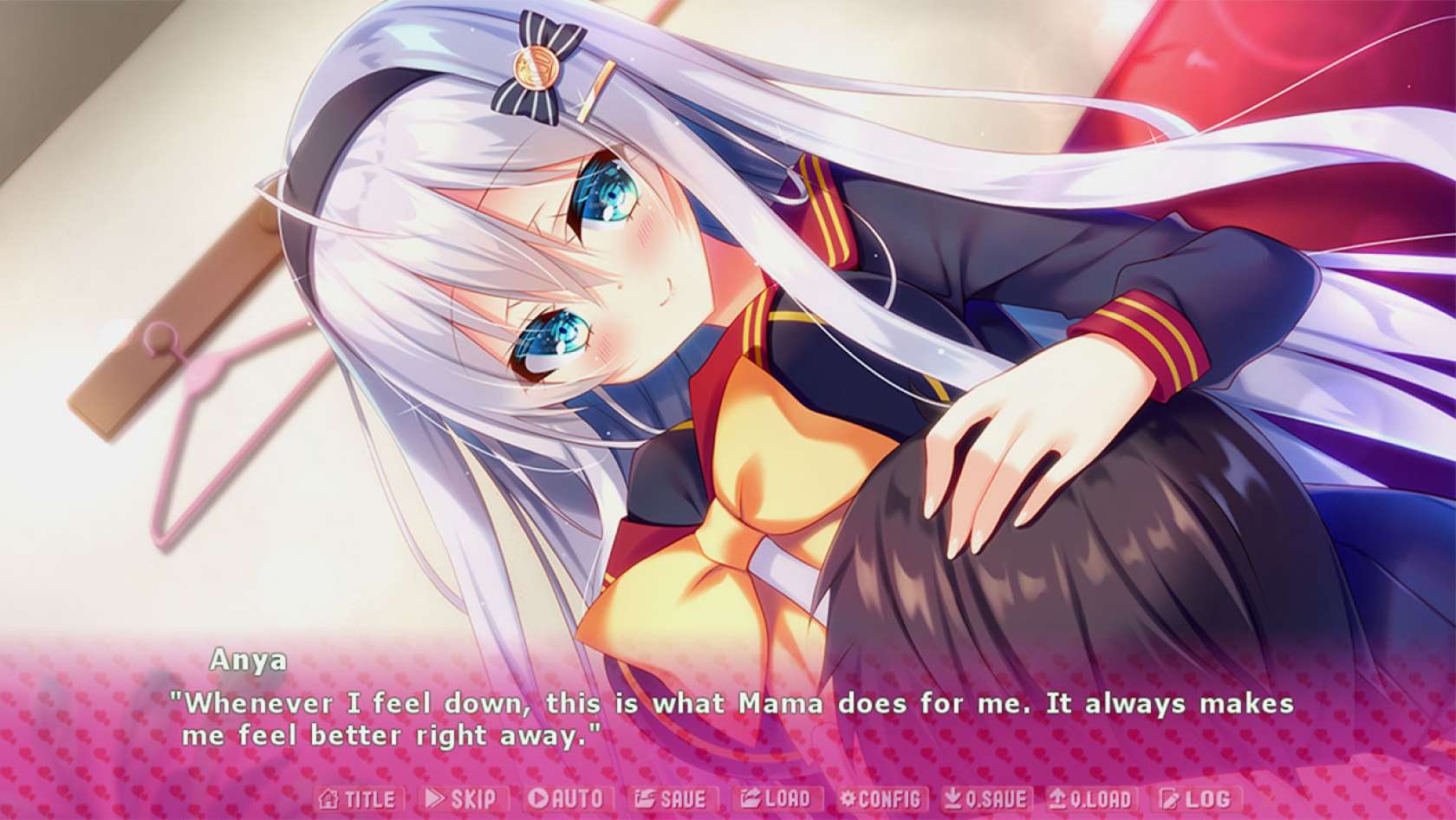Screen dimensions: 1456x820
Task: Click the load-folder icon on LOAD
Action: tap(751, 799)
